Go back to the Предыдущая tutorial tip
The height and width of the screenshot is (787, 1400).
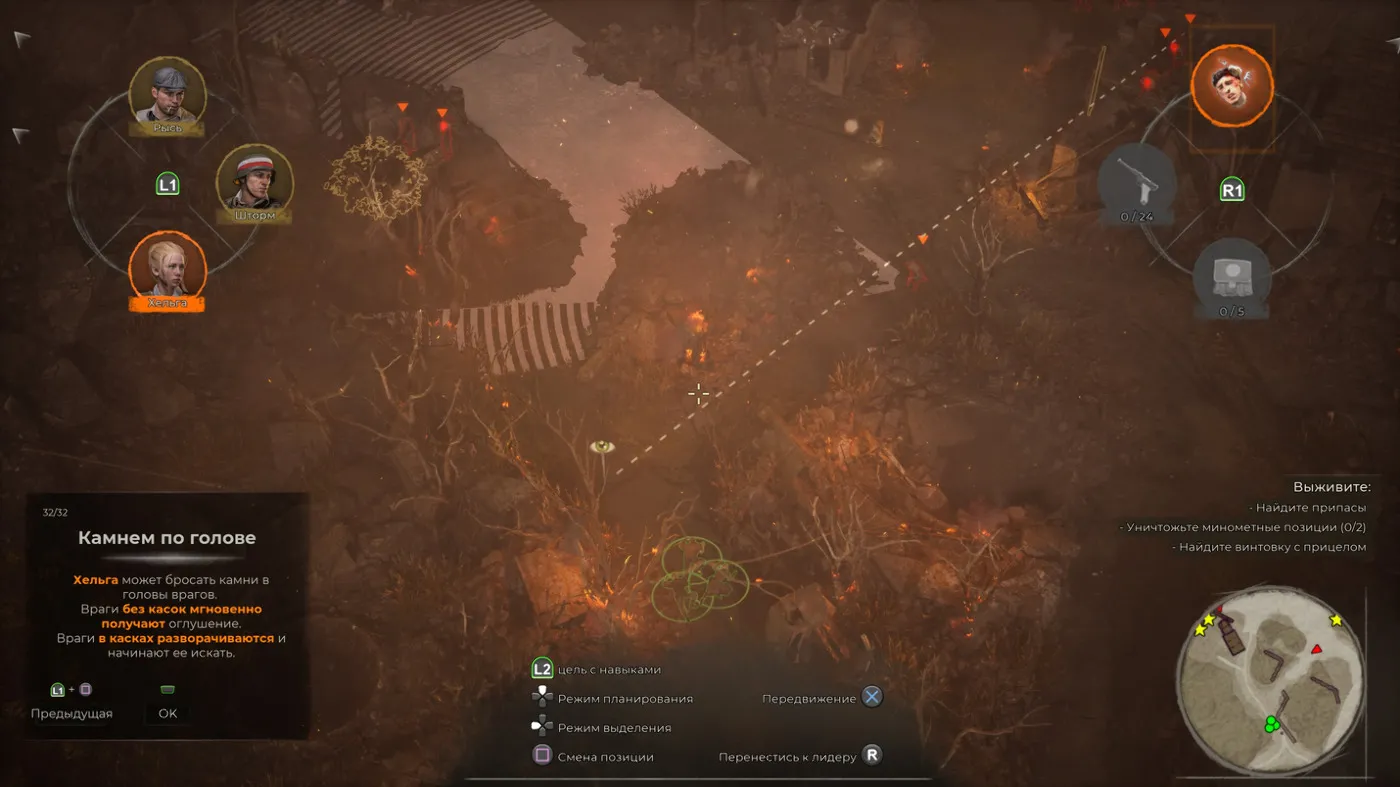tap(71, 713)
